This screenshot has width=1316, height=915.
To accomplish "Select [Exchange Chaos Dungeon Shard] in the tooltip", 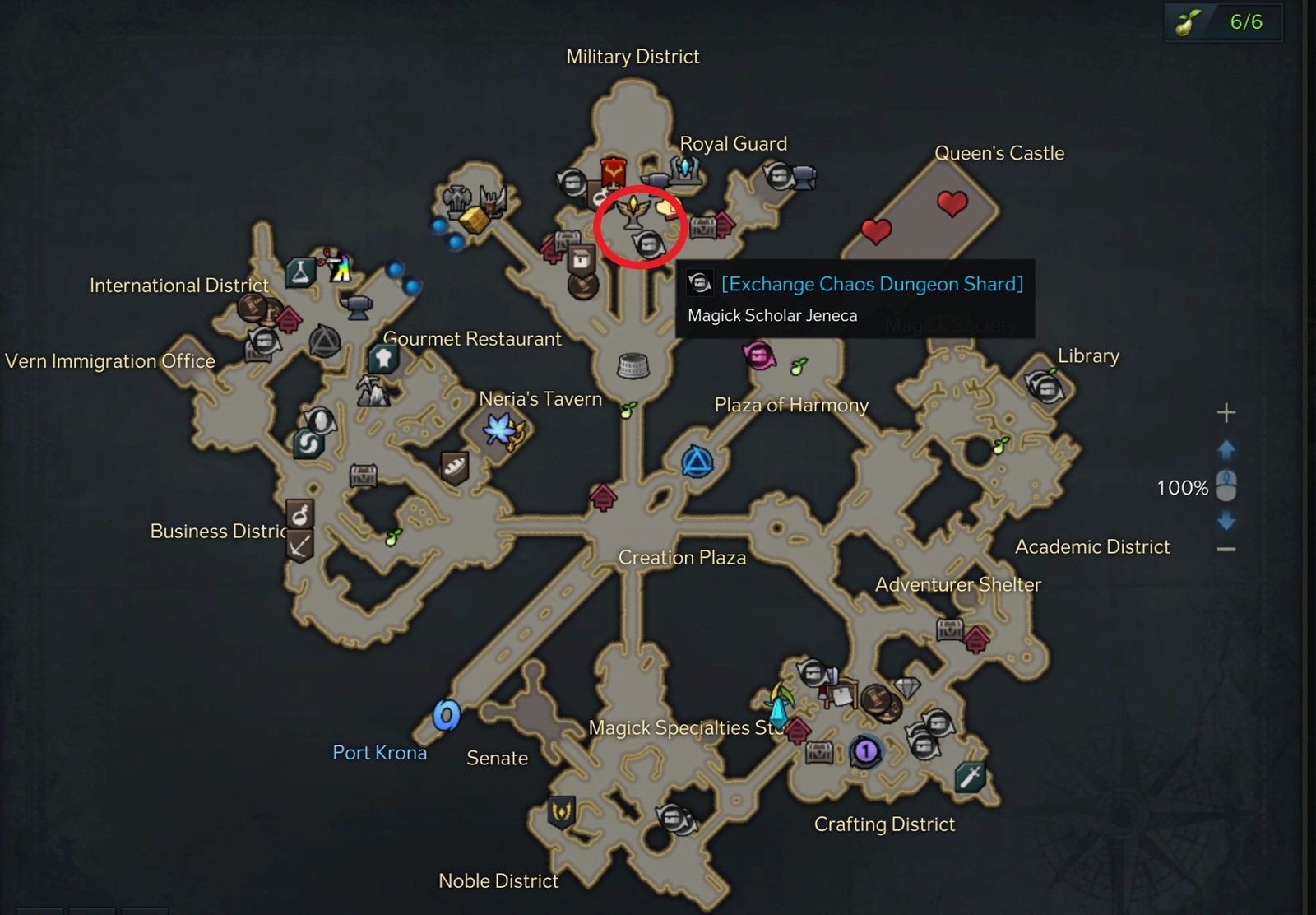I will click(872, 284).
